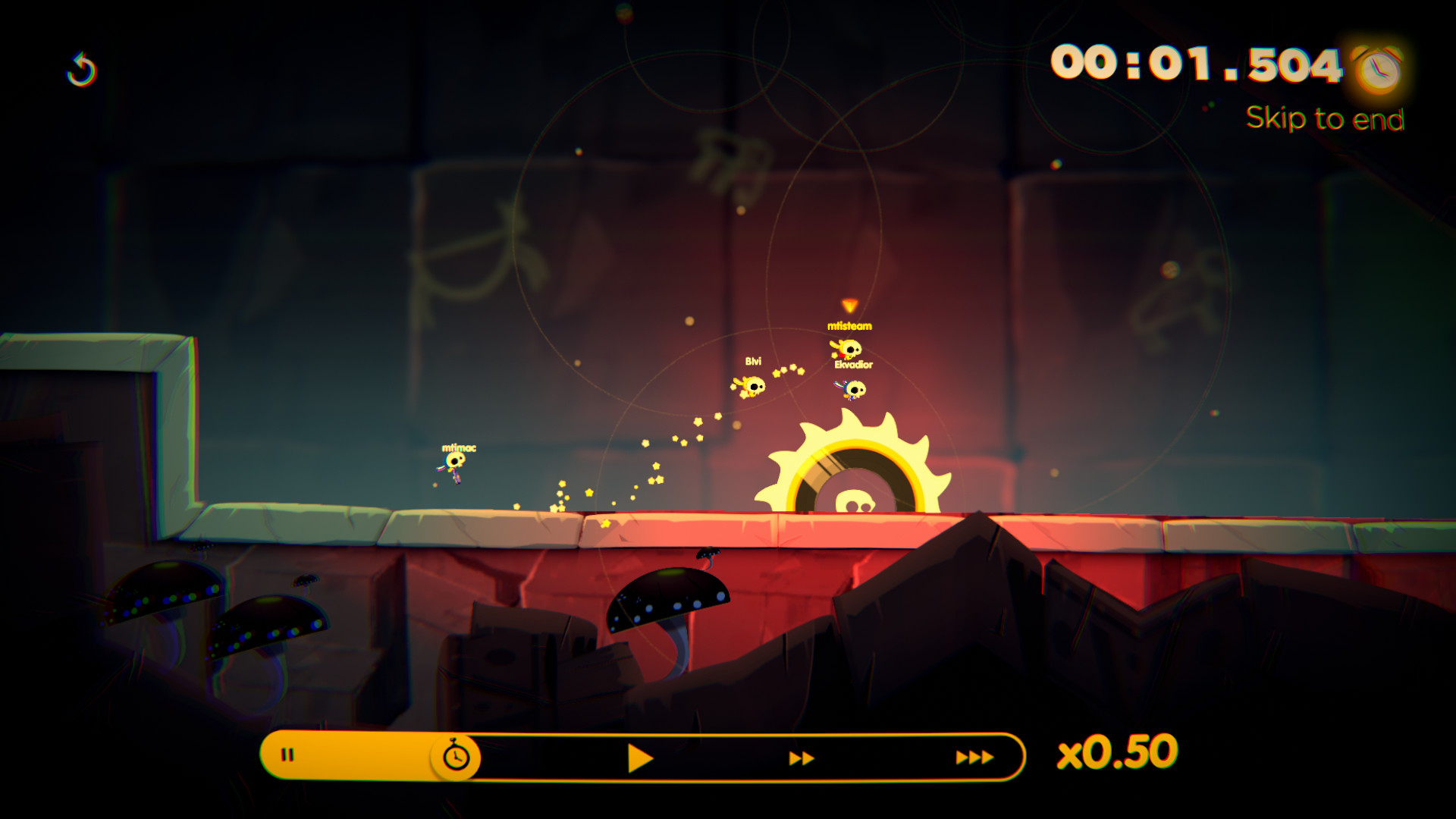The width and height of the screenshot is (1456, 819).
Task: Click the pause icon on the replay bar
Action: tap(288, 755)
